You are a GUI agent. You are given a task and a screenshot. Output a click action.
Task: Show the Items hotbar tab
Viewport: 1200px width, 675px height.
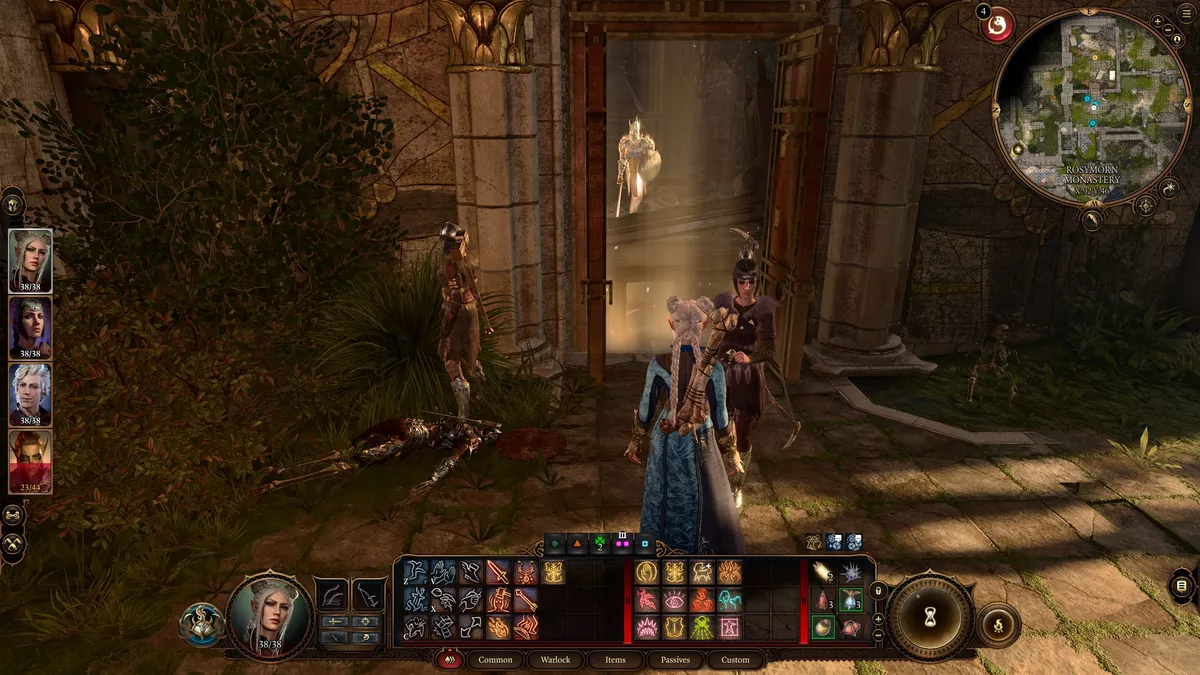[x=615, y=660]
